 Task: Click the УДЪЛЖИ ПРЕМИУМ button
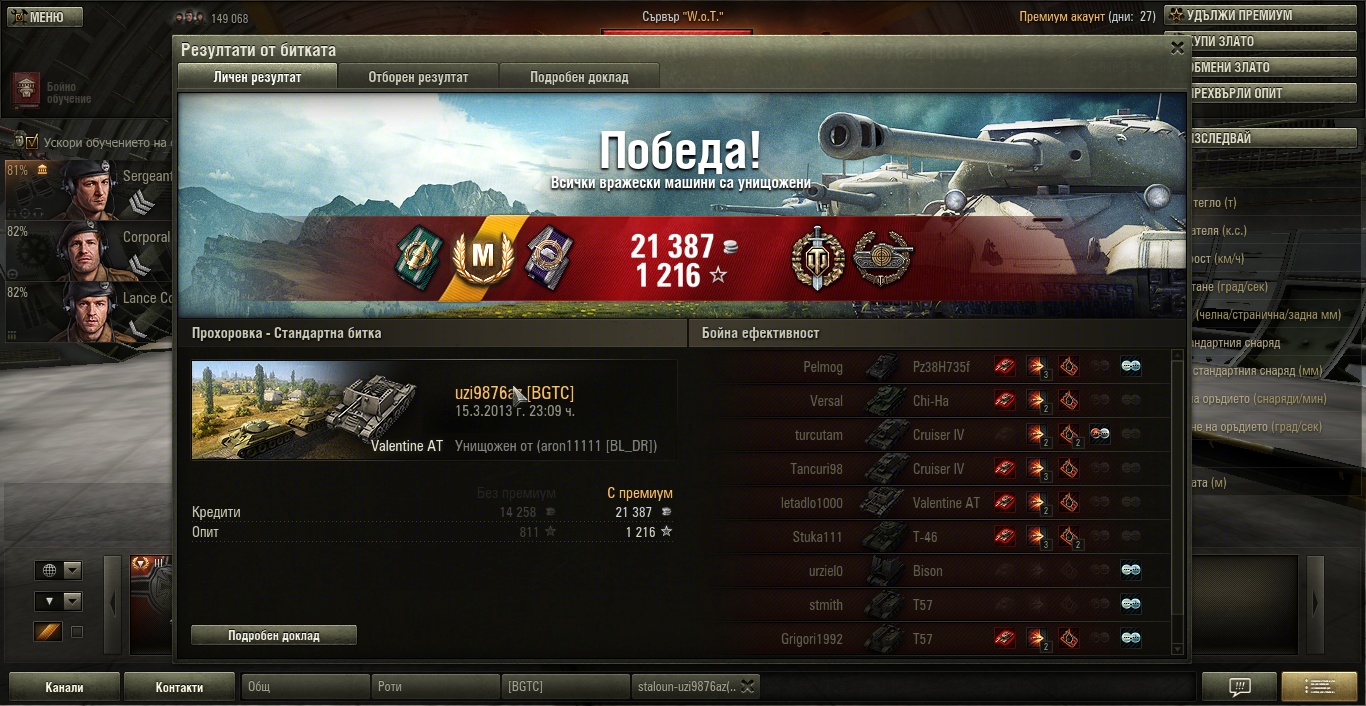coord(1263,15)
